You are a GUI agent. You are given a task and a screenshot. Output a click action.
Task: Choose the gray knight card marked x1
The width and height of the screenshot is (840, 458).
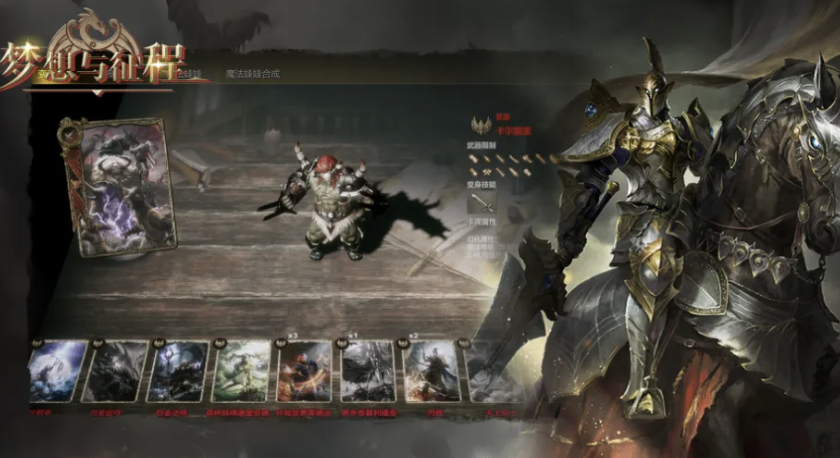tap(367, 371)
